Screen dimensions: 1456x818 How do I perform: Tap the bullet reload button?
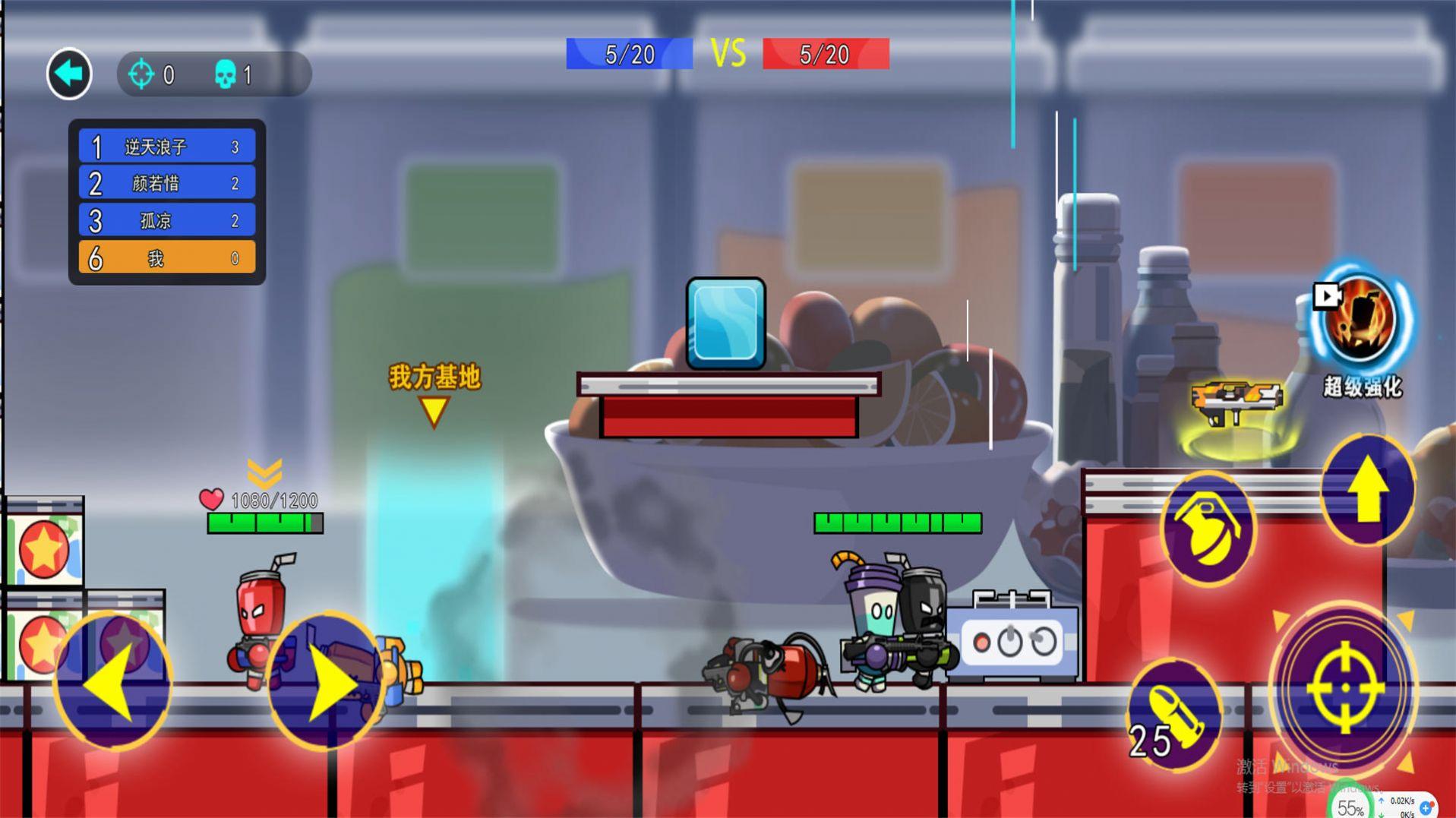click(x=1173, y=714)
